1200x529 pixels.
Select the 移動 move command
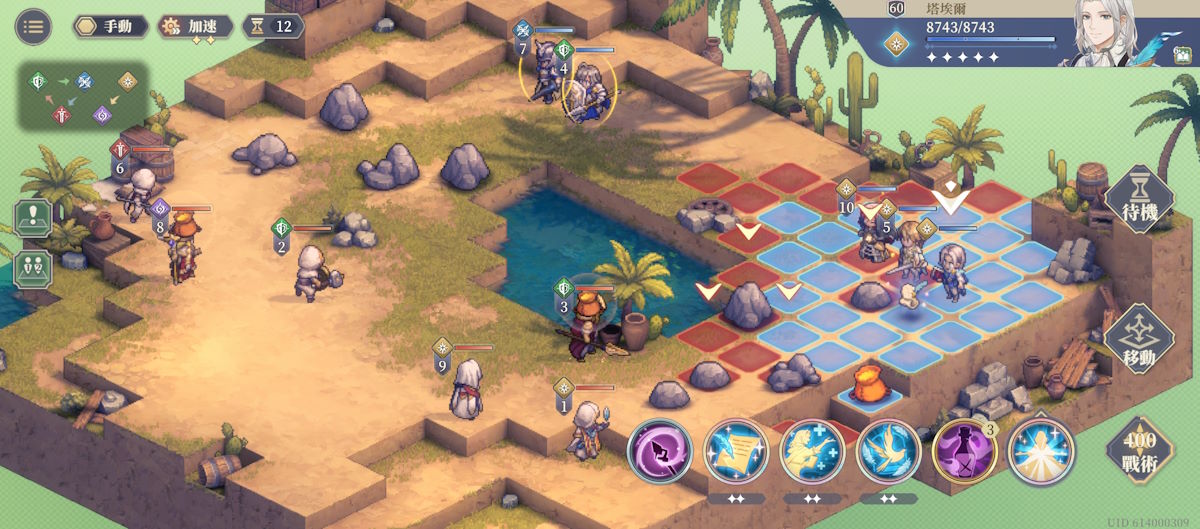point(1138,340)
